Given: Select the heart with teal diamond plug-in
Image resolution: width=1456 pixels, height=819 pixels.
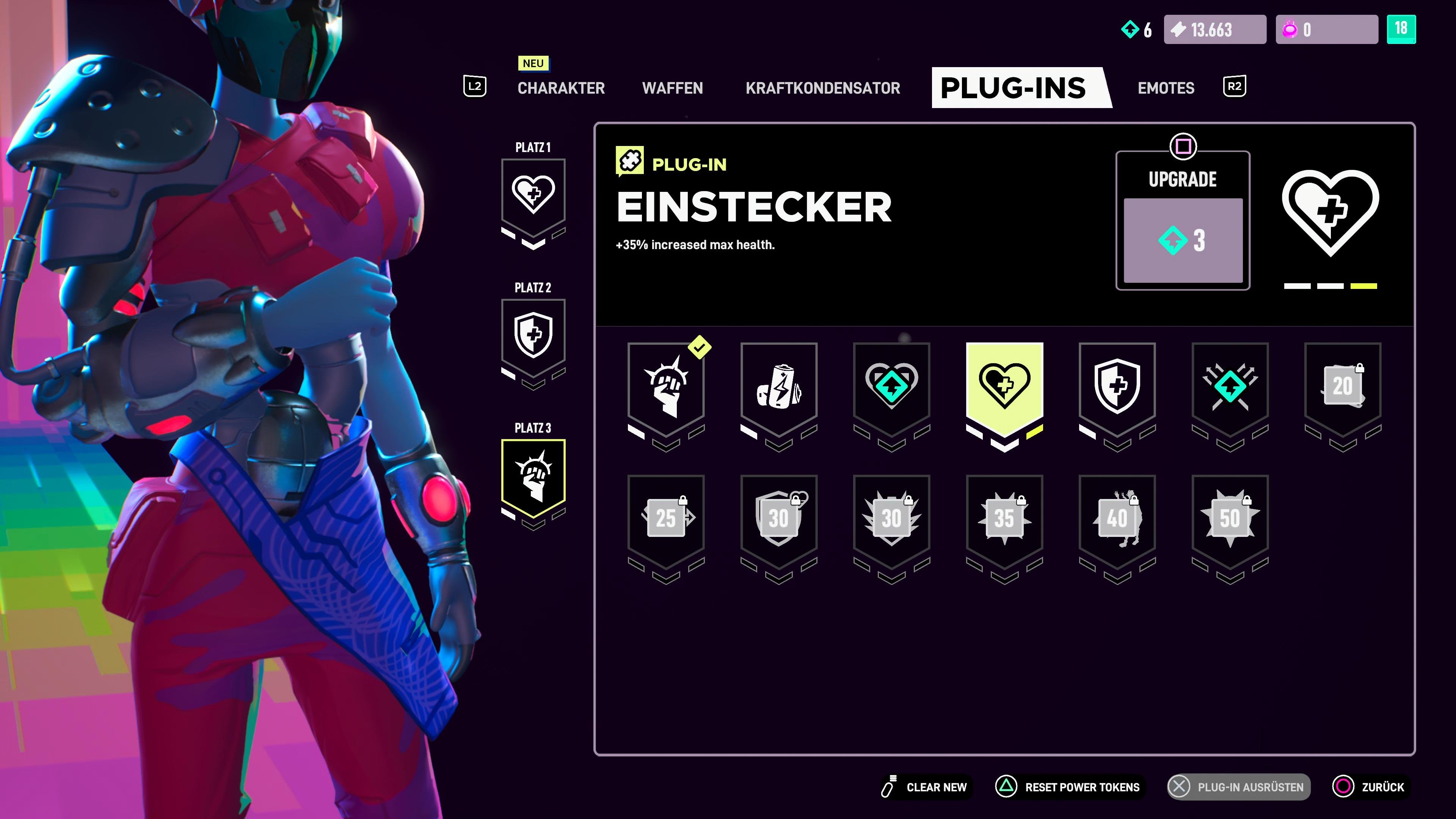Looking at the screenshot, I should (x=891, y=388).
